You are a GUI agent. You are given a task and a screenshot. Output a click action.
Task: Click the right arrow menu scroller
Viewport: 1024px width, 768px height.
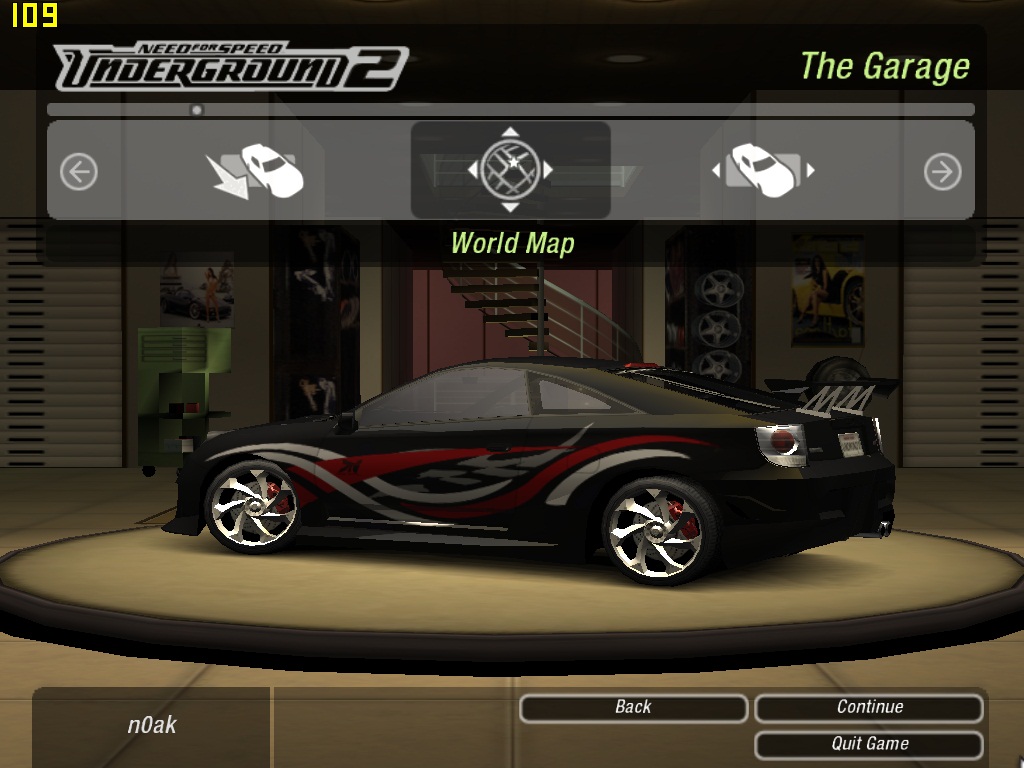(x=942, y=172)
